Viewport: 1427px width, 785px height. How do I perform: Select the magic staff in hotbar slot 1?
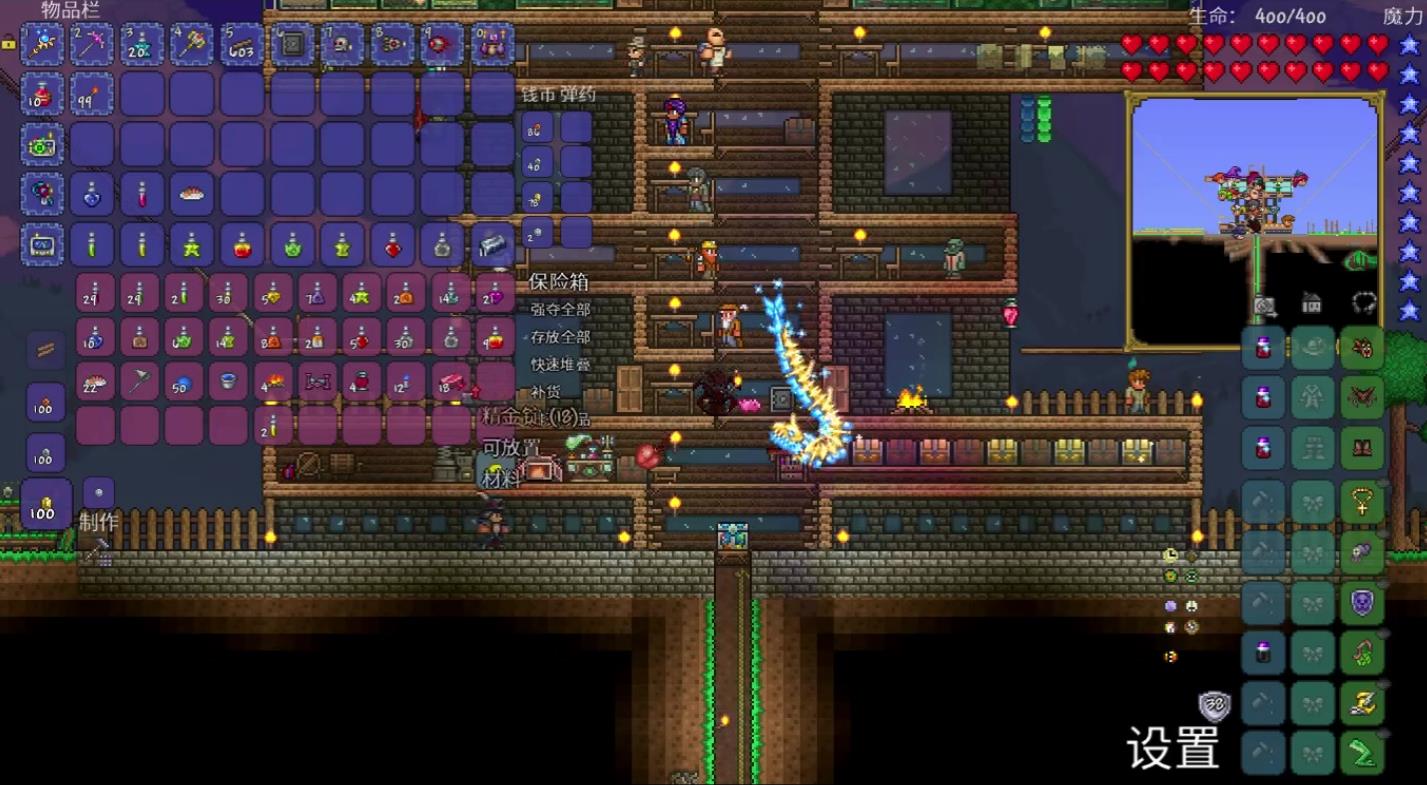pos(43,44)
